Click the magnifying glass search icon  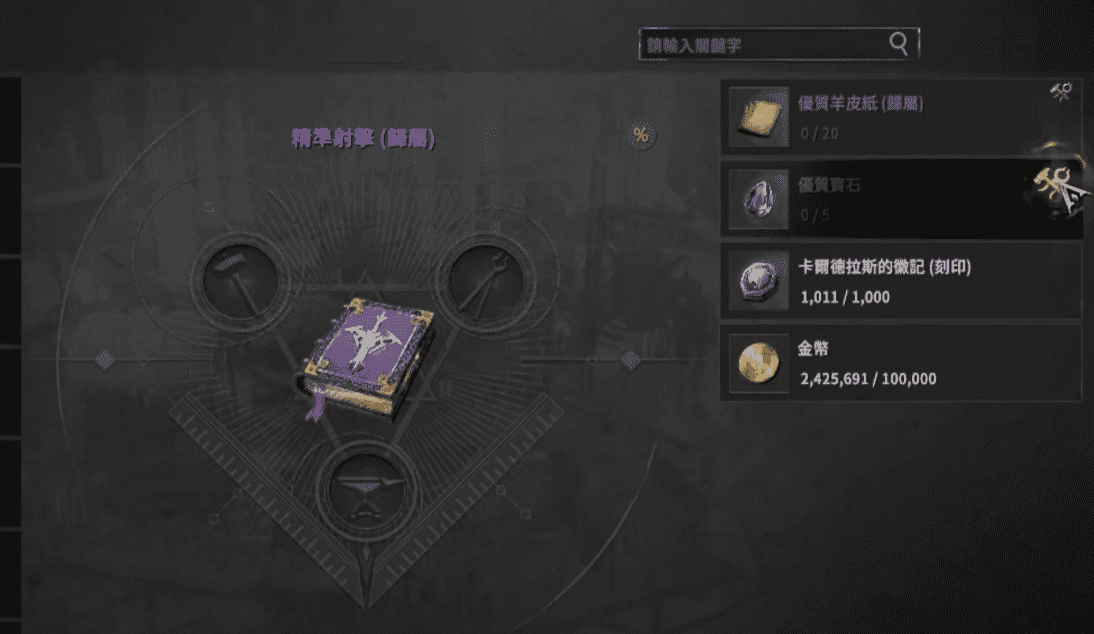pos(899,43)
